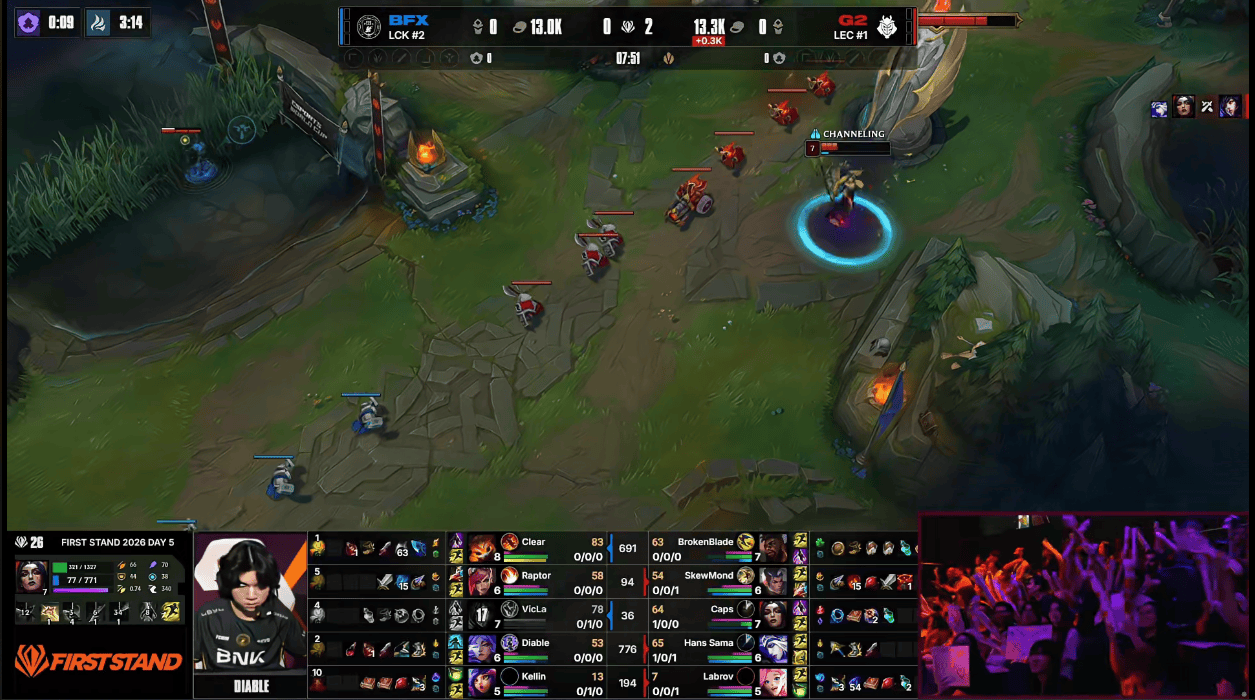Select Kellin's champion portrait
The image size is (1255, 700).
point(482,682)
